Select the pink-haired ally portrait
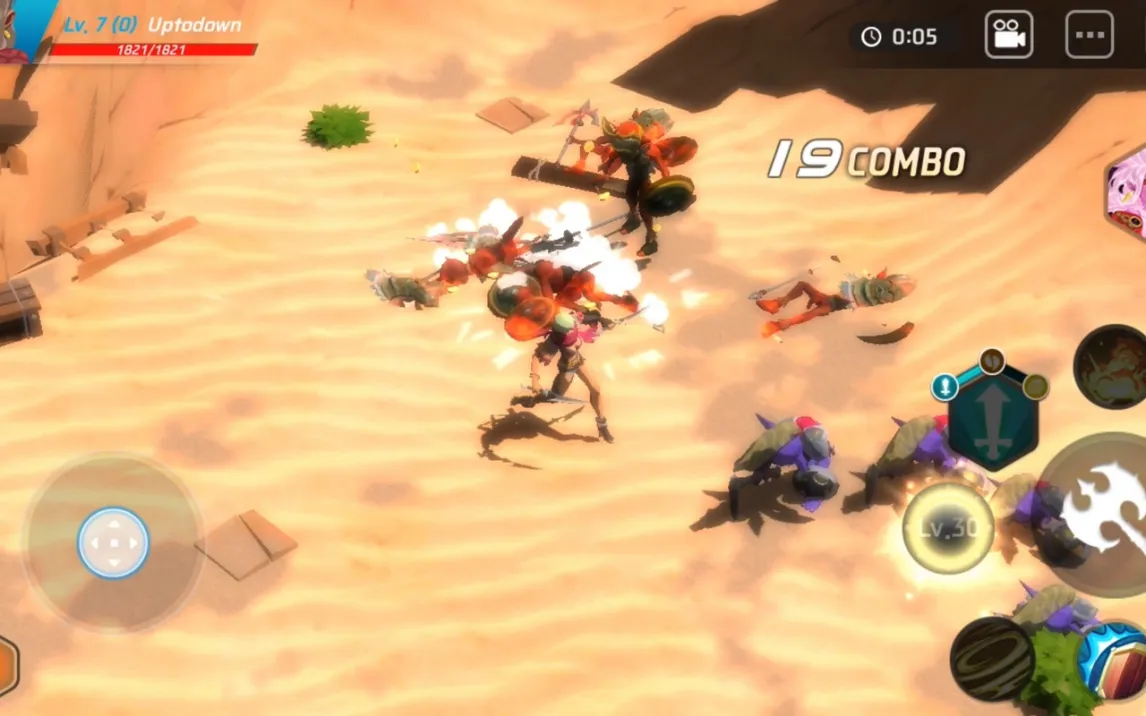This screenshot has width=1146, height=716. tap(1128, 192)
